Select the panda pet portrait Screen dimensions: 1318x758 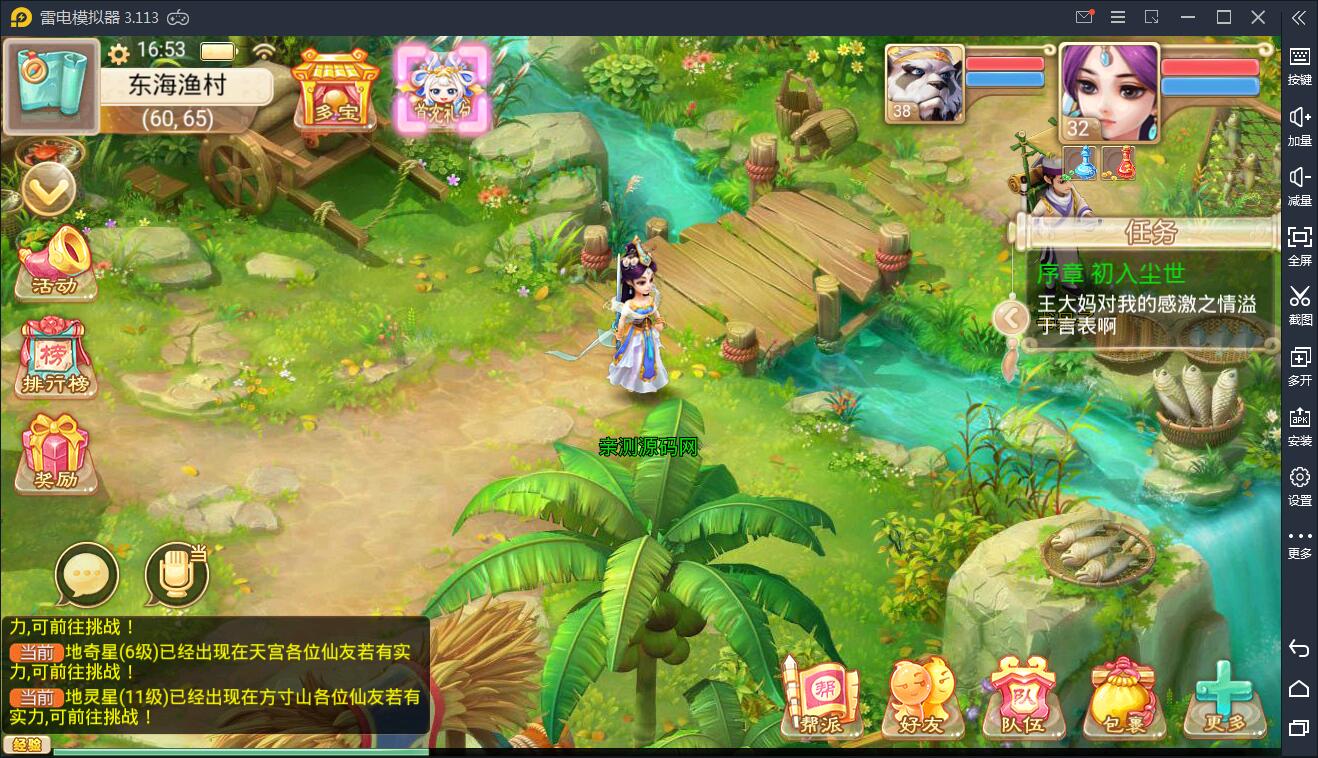924,83
